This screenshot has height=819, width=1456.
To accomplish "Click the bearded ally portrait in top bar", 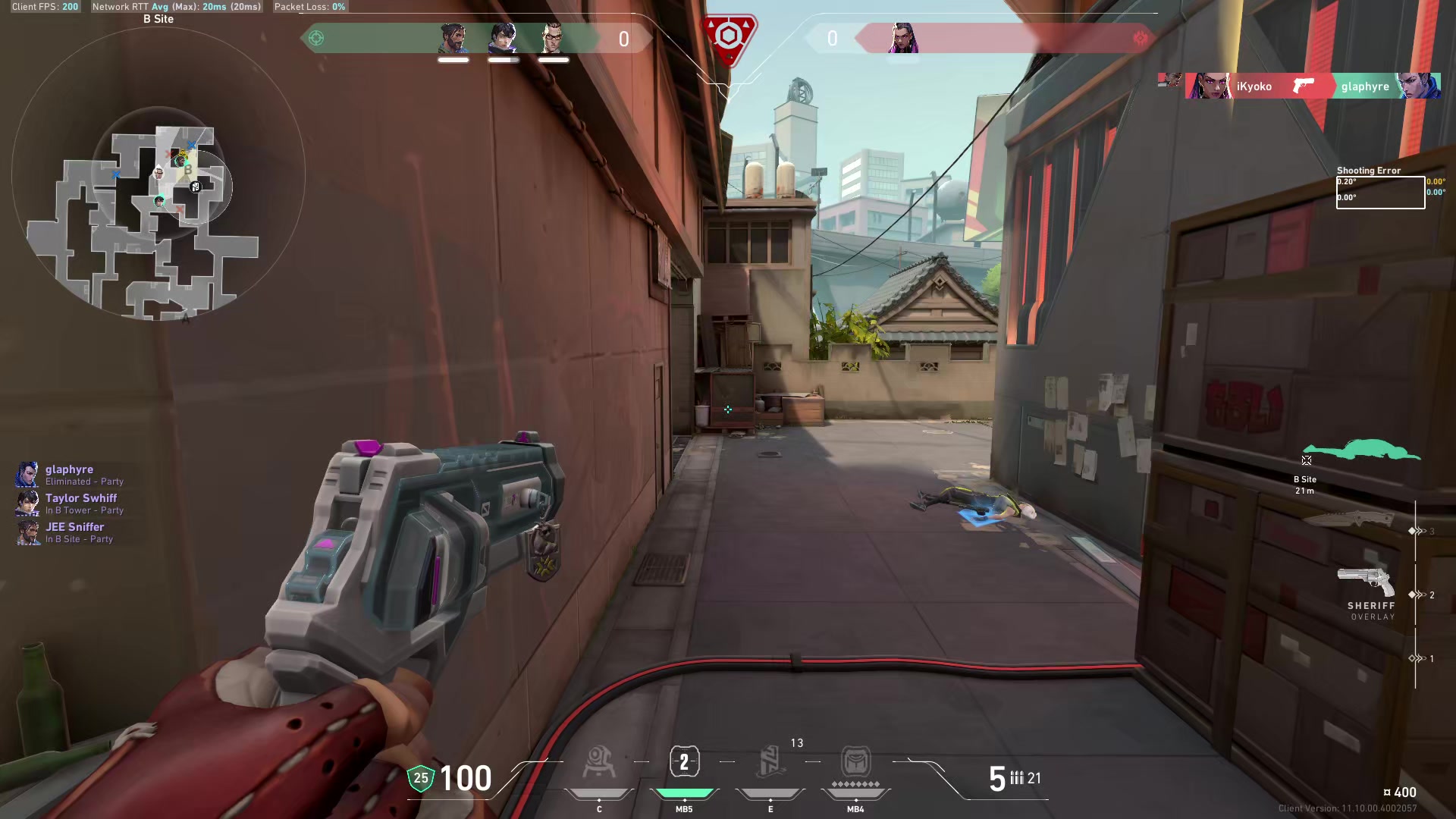I will [x=453, y=38].
